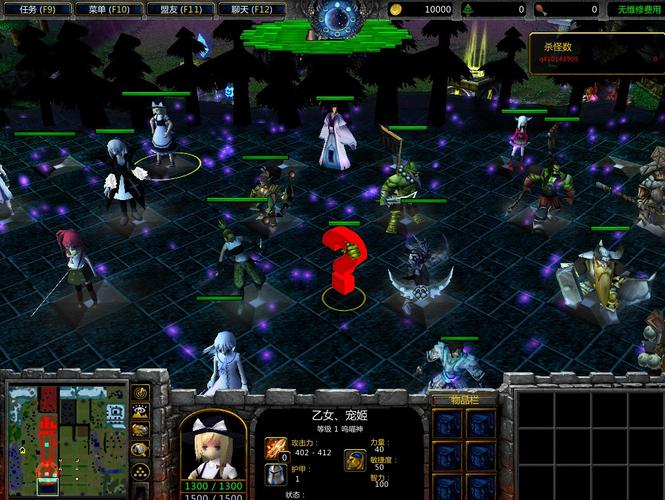This screenshot has width=665, height=500.
Task: Toggle minimap creep camp display button
Action: pyautogui.click(x=141, y=449)
